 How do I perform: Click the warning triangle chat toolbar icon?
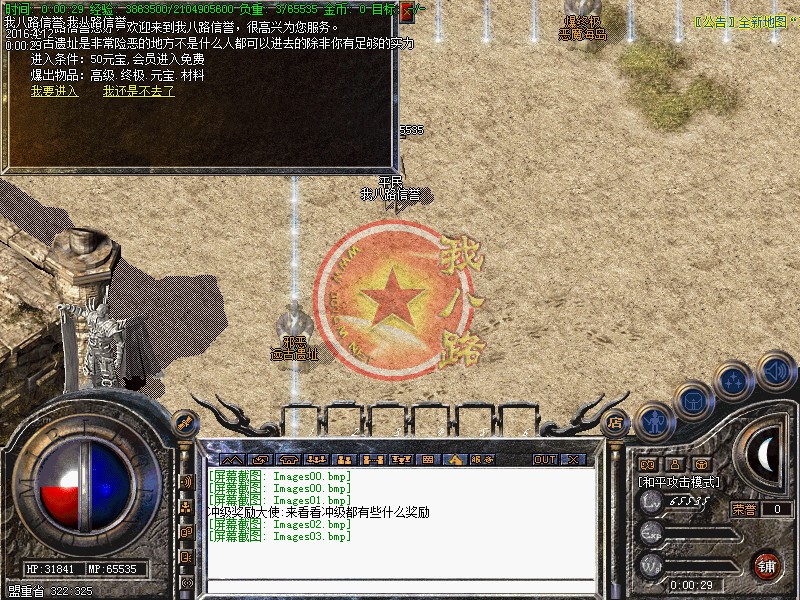pos(455,459)
